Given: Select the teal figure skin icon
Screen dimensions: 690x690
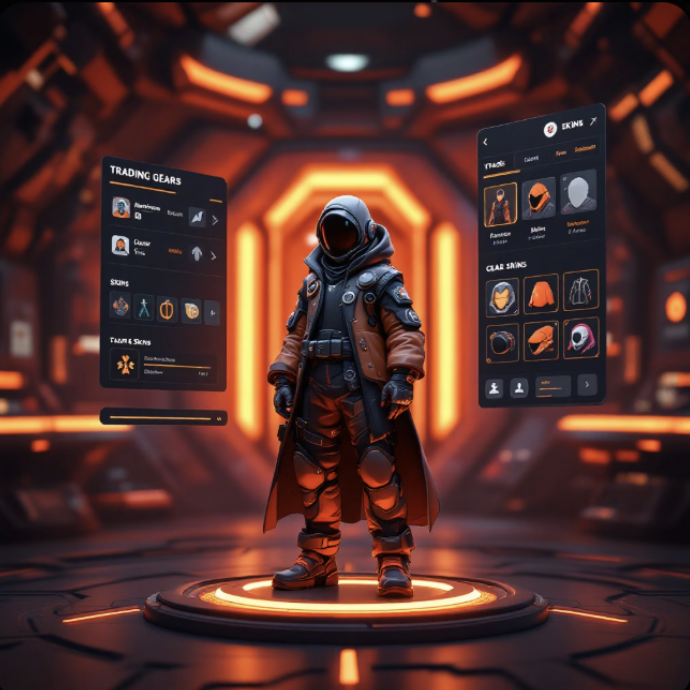Looking at the screenshot, I should (x=144, y=308).
